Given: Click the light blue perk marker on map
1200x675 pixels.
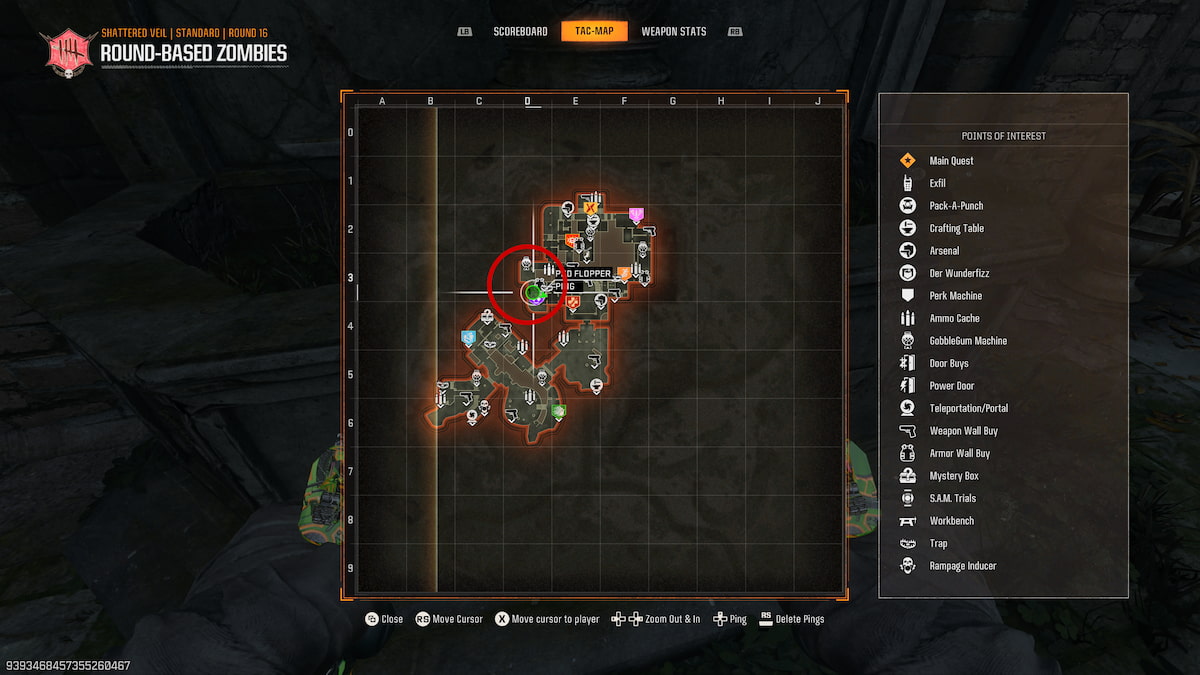Looking at the screenshot, I should [468, 338].
